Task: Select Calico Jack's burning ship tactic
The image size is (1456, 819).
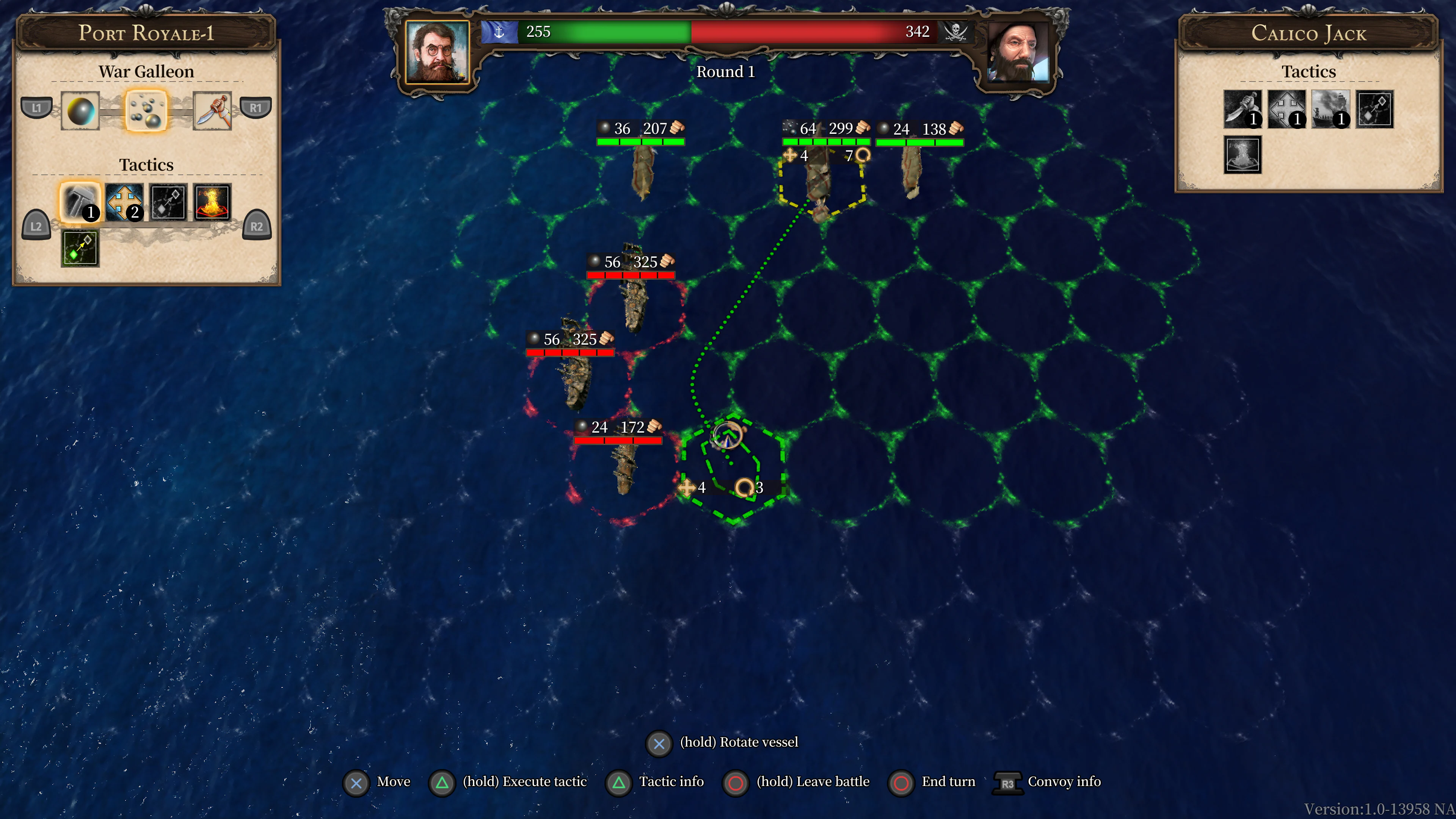Action: pos(1331,108)
